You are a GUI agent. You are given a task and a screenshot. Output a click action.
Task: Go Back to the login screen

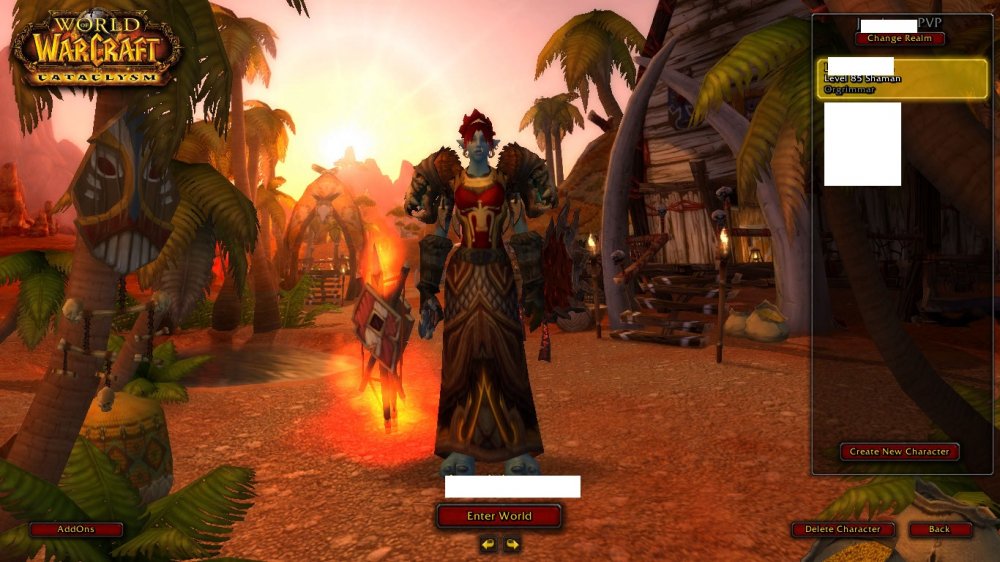coord(940,529)
